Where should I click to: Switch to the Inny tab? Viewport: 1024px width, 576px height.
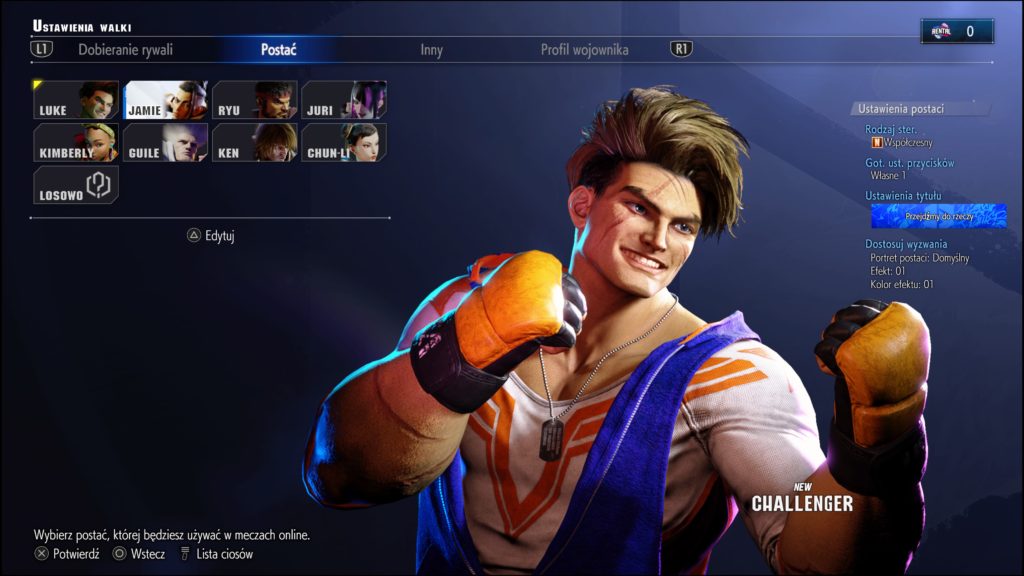[431, 50]
